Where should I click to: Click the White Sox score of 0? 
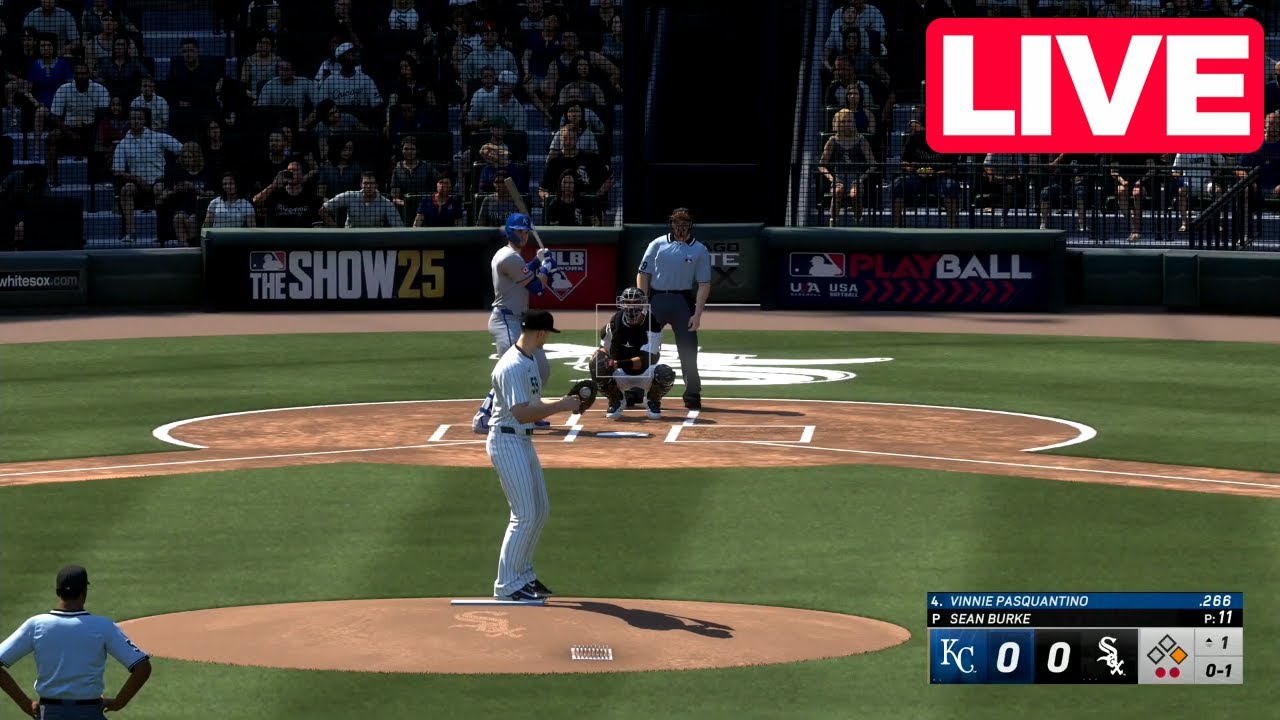[1058, 657]
